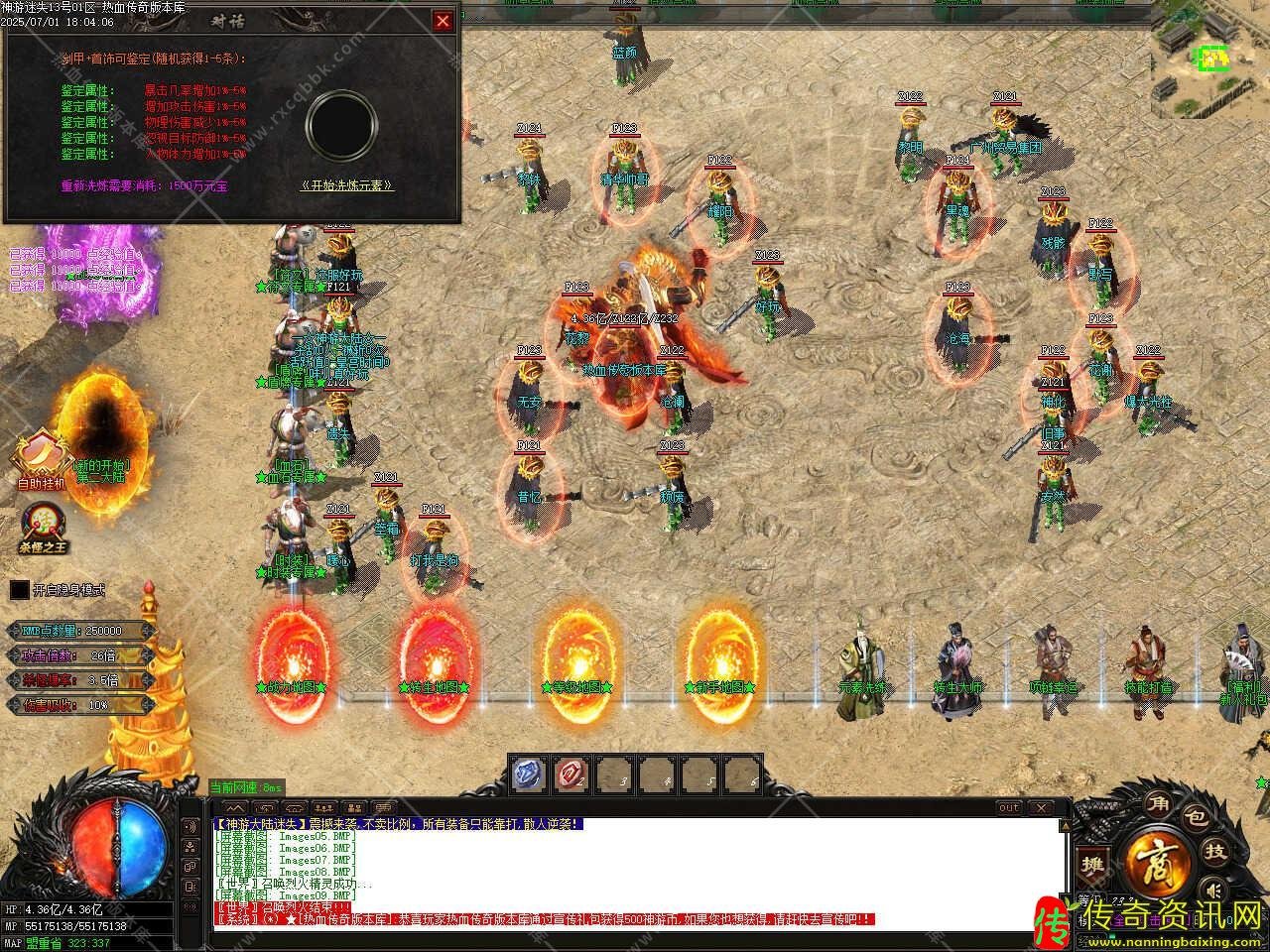1270x952 pixels.
Task: Open the 摊 stall banner button
Action: (1093, 864)
